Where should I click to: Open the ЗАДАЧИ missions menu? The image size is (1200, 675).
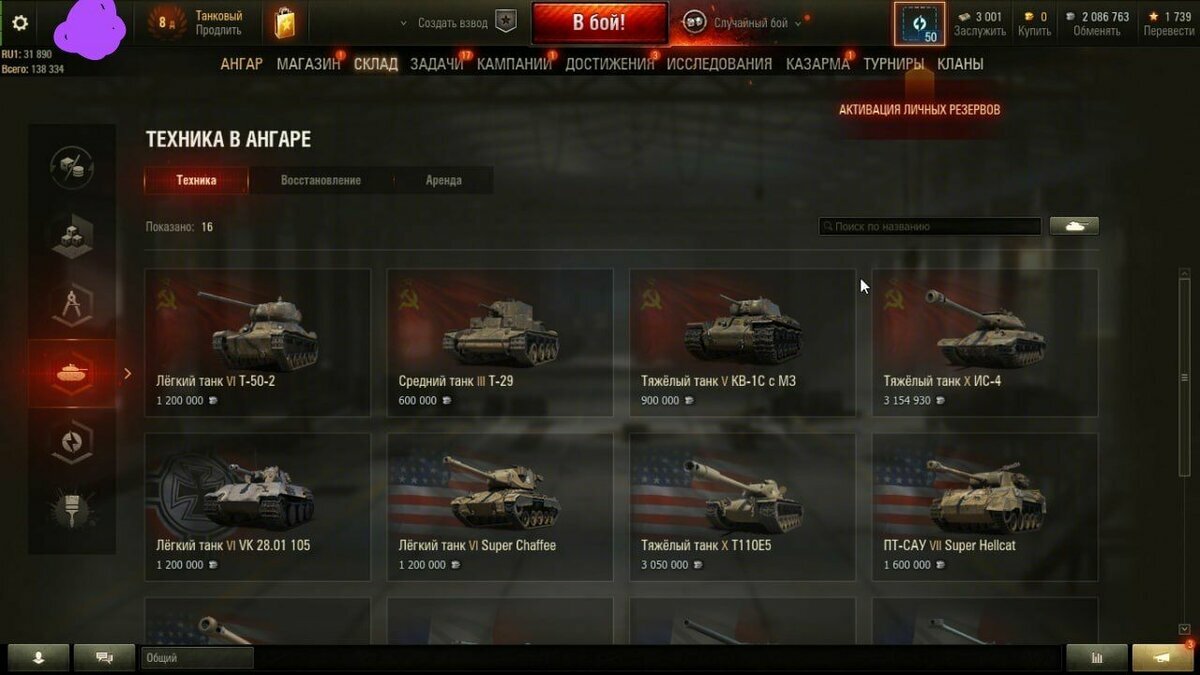436,64
